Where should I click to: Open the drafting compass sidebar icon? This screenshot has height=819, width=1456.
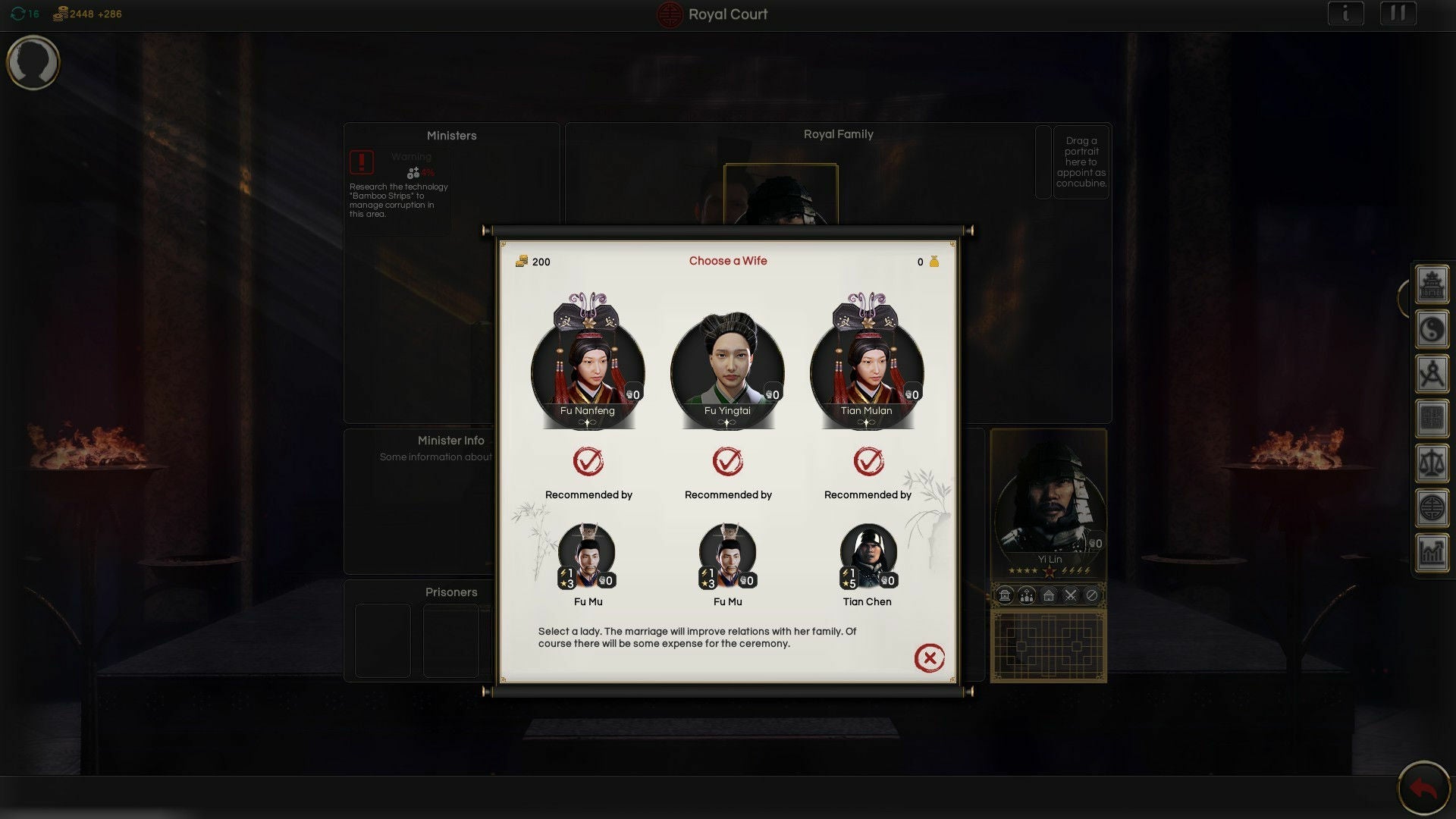click(1432, 375)
